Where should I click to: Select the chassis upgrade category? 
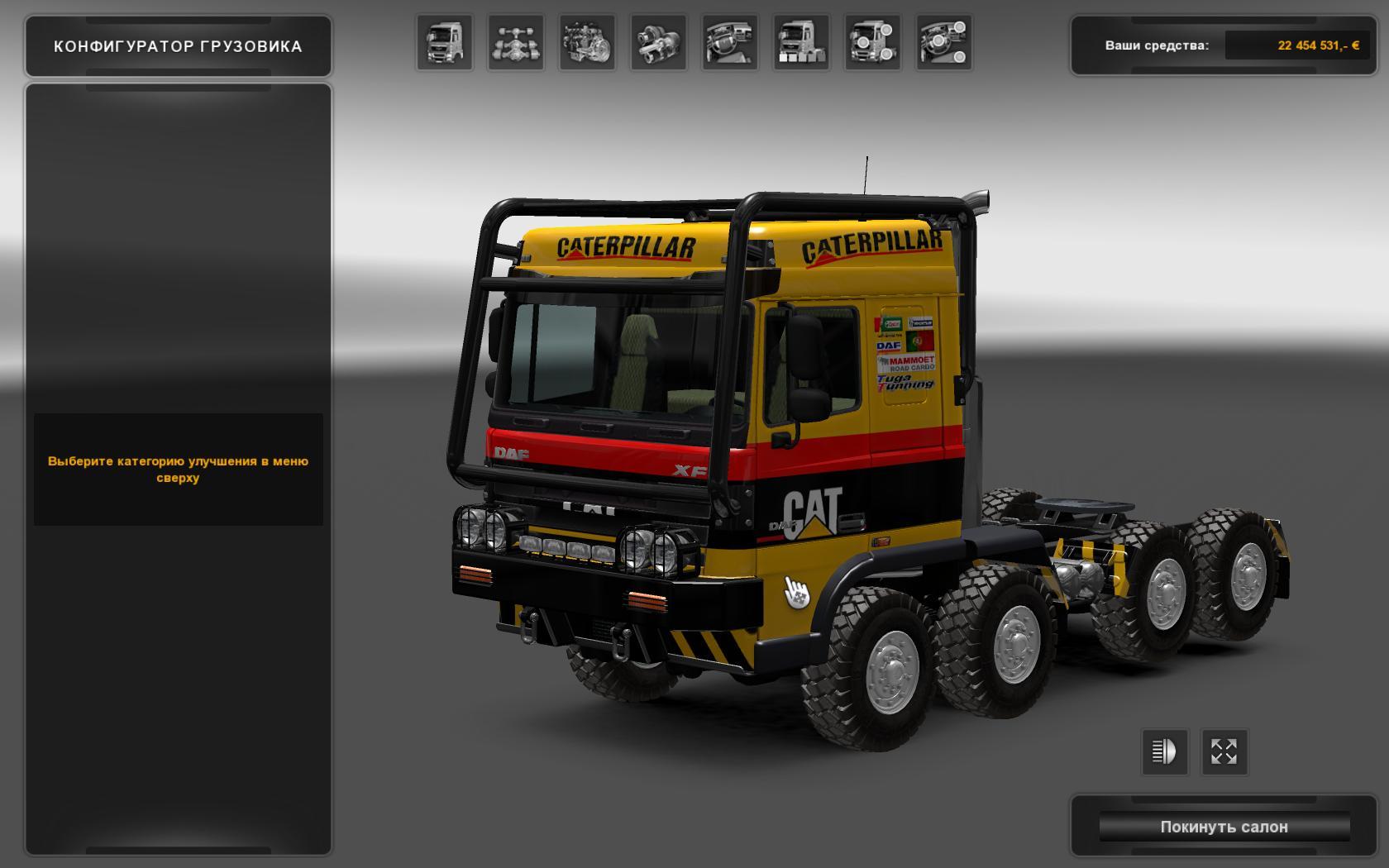click(x=516, y=43)
